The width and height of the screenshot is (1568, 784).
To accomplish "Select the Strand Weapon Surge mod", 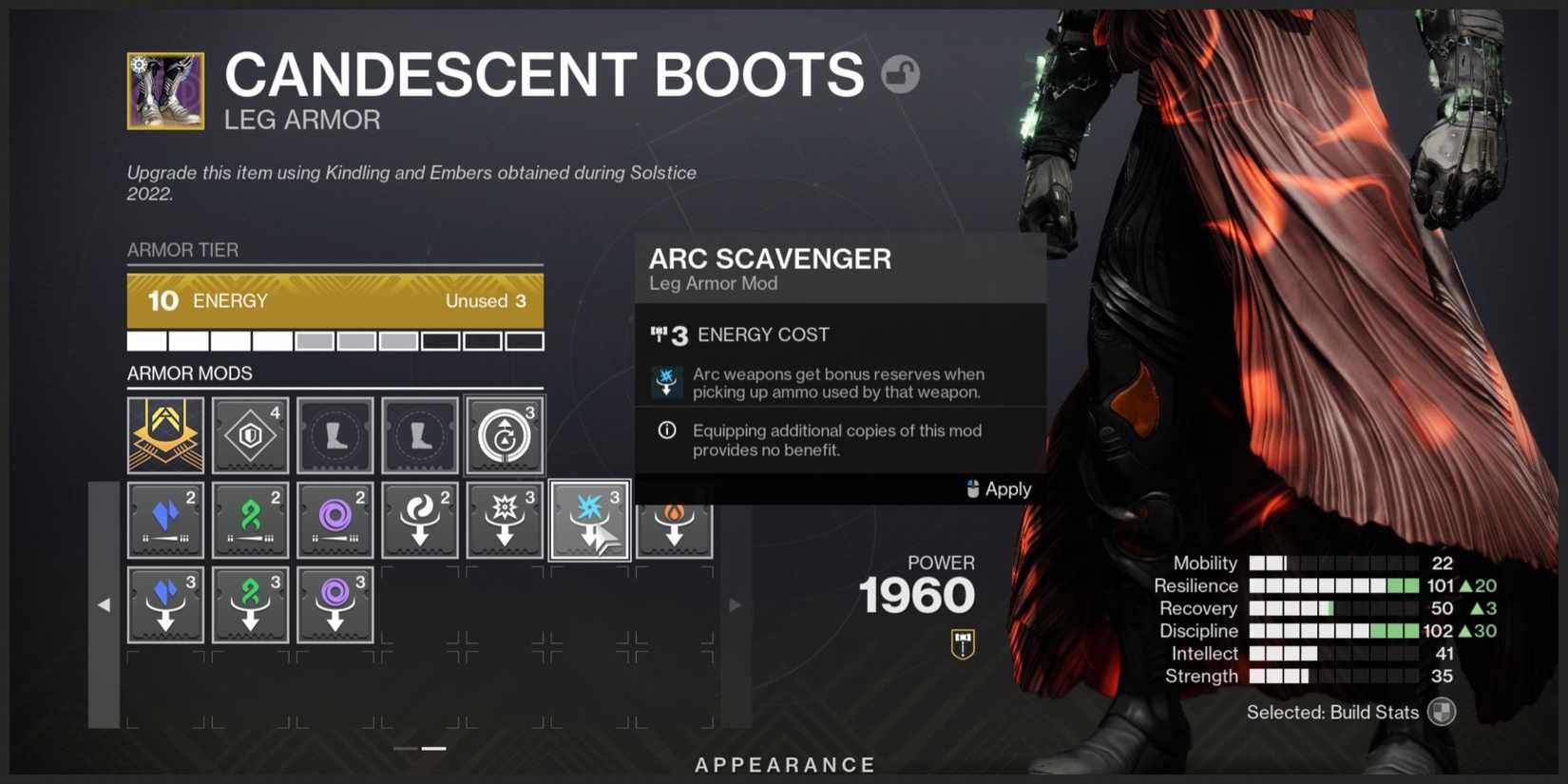I will pyautogui.click(x=250, y=519).
